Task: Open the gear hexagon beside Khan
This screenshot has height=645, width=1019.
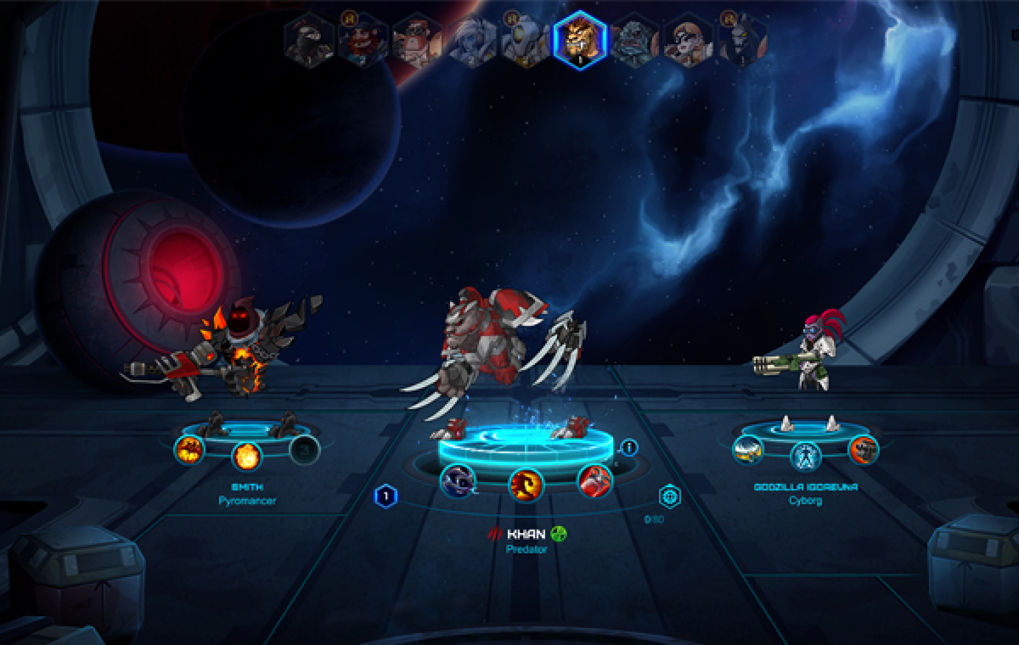Action: 669,496
